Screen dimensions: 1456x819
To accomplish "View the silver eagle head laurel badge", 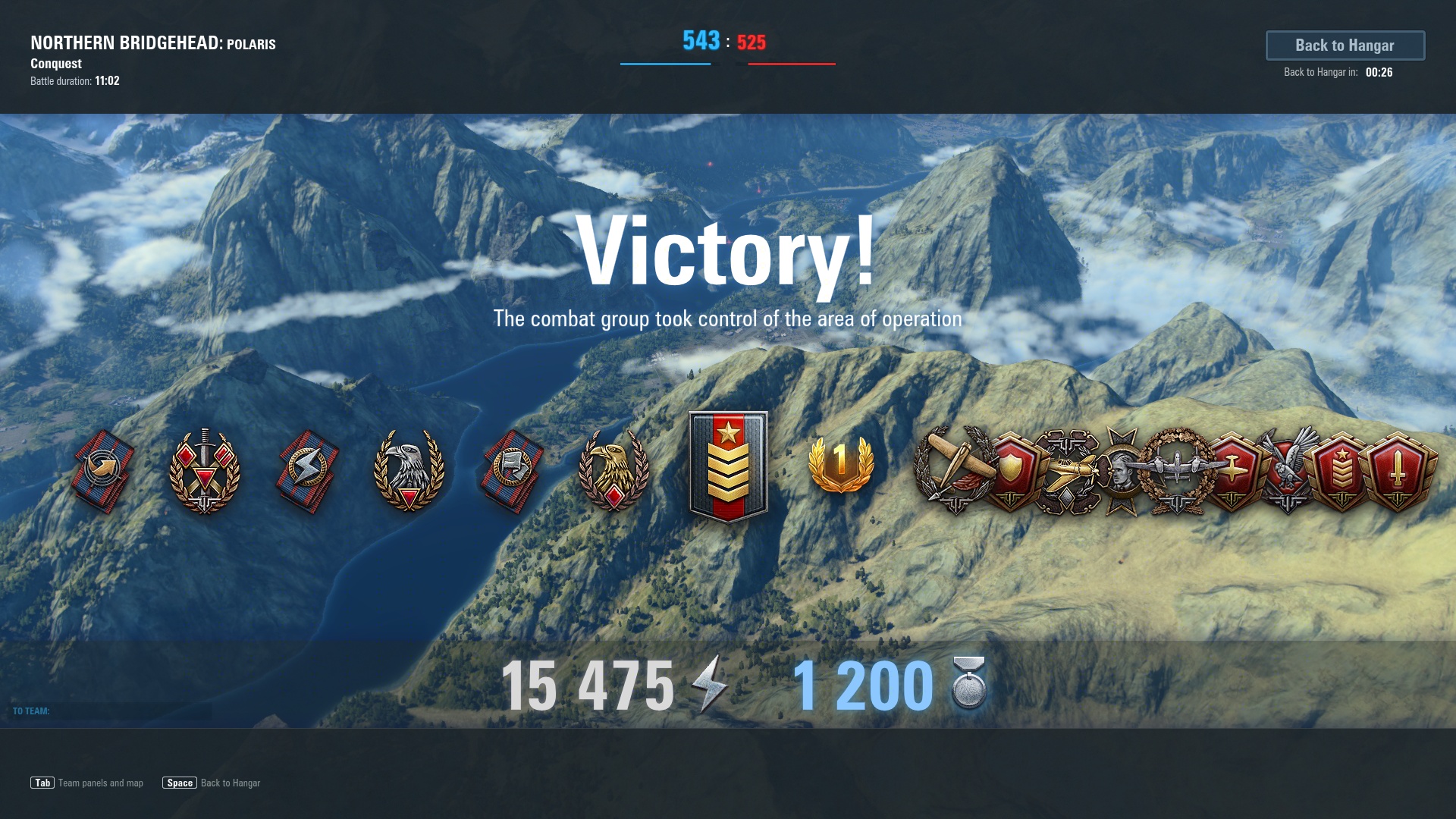I will (409, 470).
